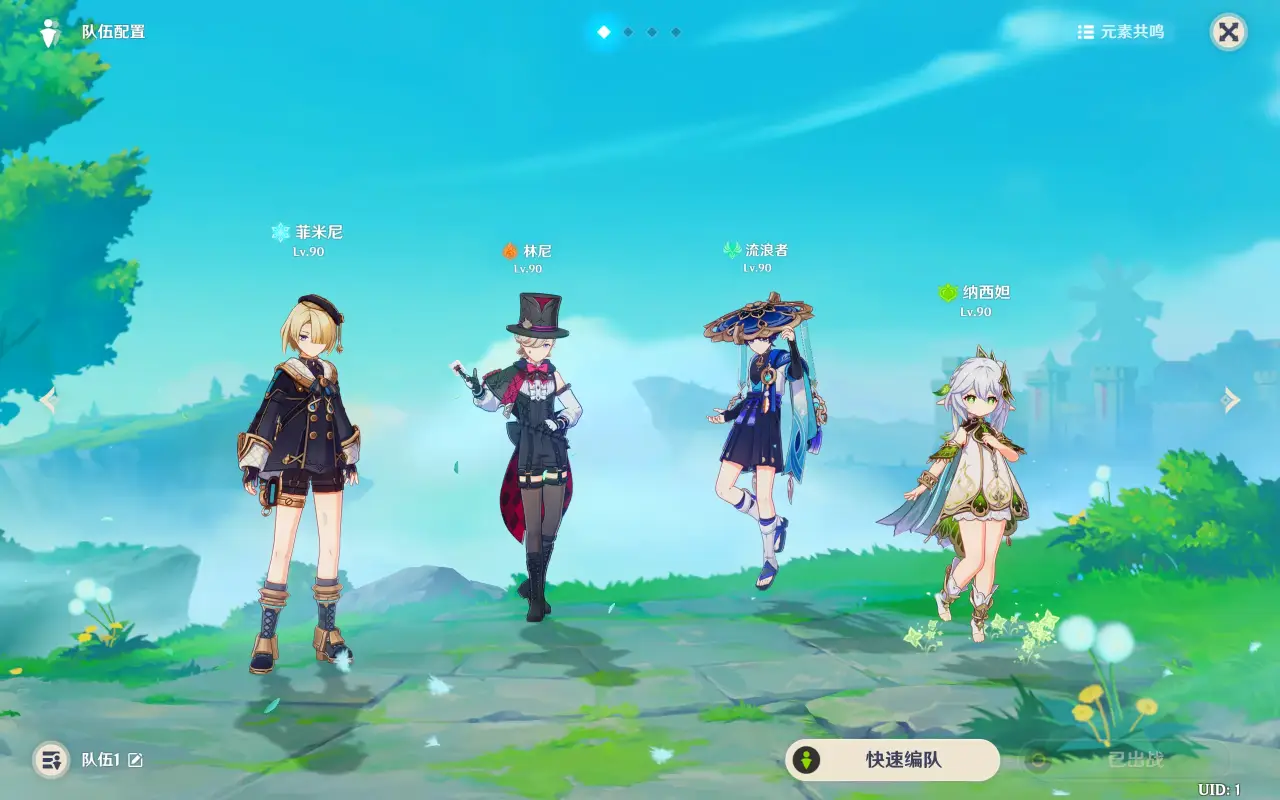The height and width of the screenshot is (800, 1280).
Task: Switch to the fourth party page dot
Action: pyautogui.click(x=676, y=32)
